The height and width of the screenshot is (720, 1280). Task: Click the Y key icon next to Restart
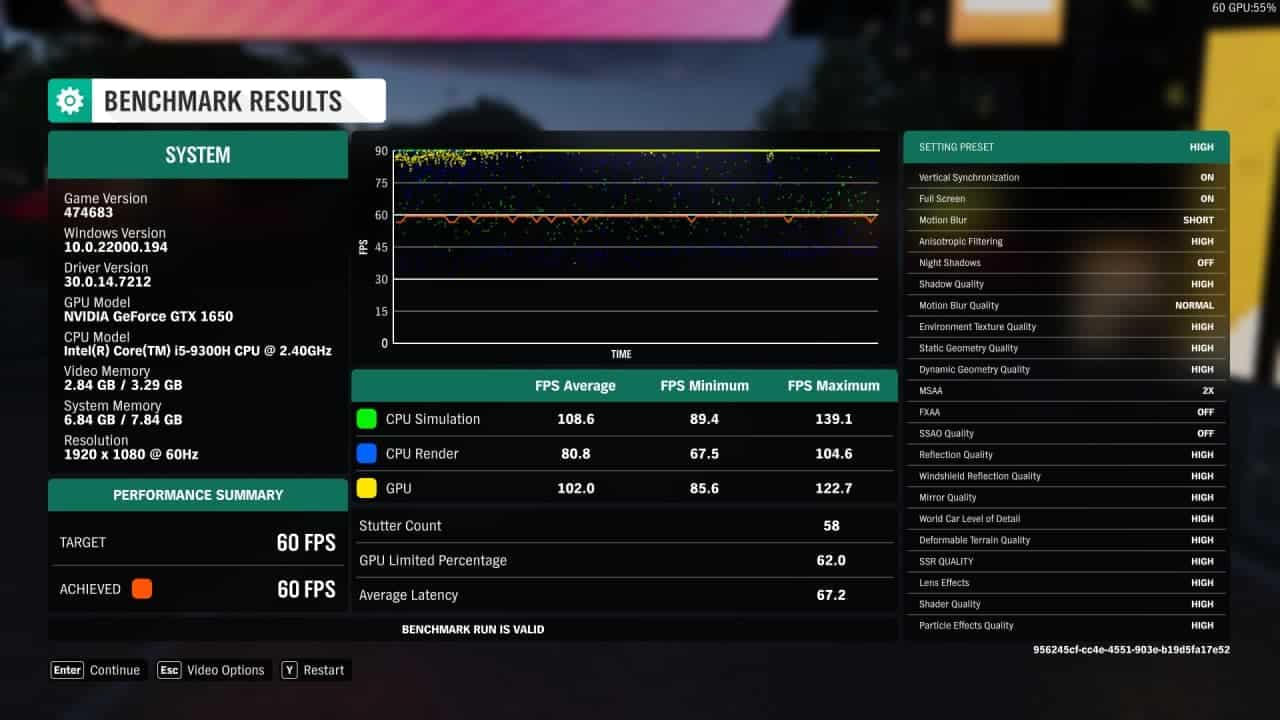pos(291,670)
